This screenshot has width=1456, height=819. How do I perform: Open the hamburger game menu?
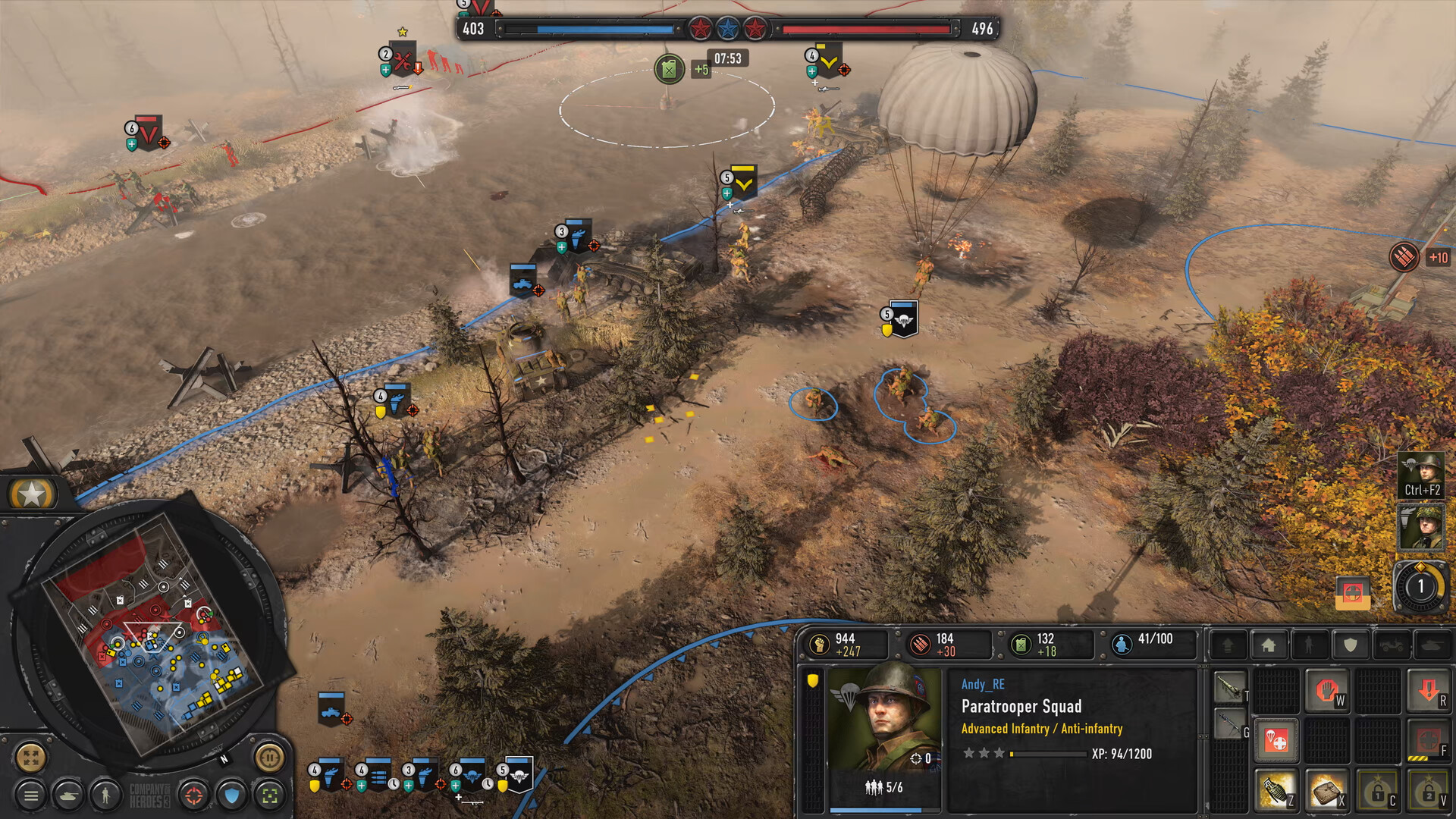click(x=32, y=795)
